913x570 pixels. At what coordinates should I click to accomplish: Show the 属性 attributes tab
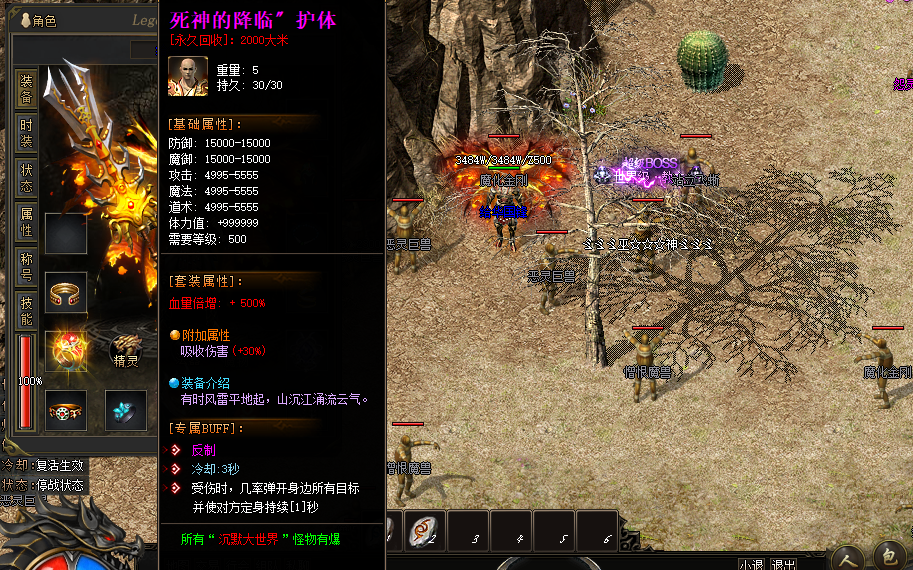[26, 222]
